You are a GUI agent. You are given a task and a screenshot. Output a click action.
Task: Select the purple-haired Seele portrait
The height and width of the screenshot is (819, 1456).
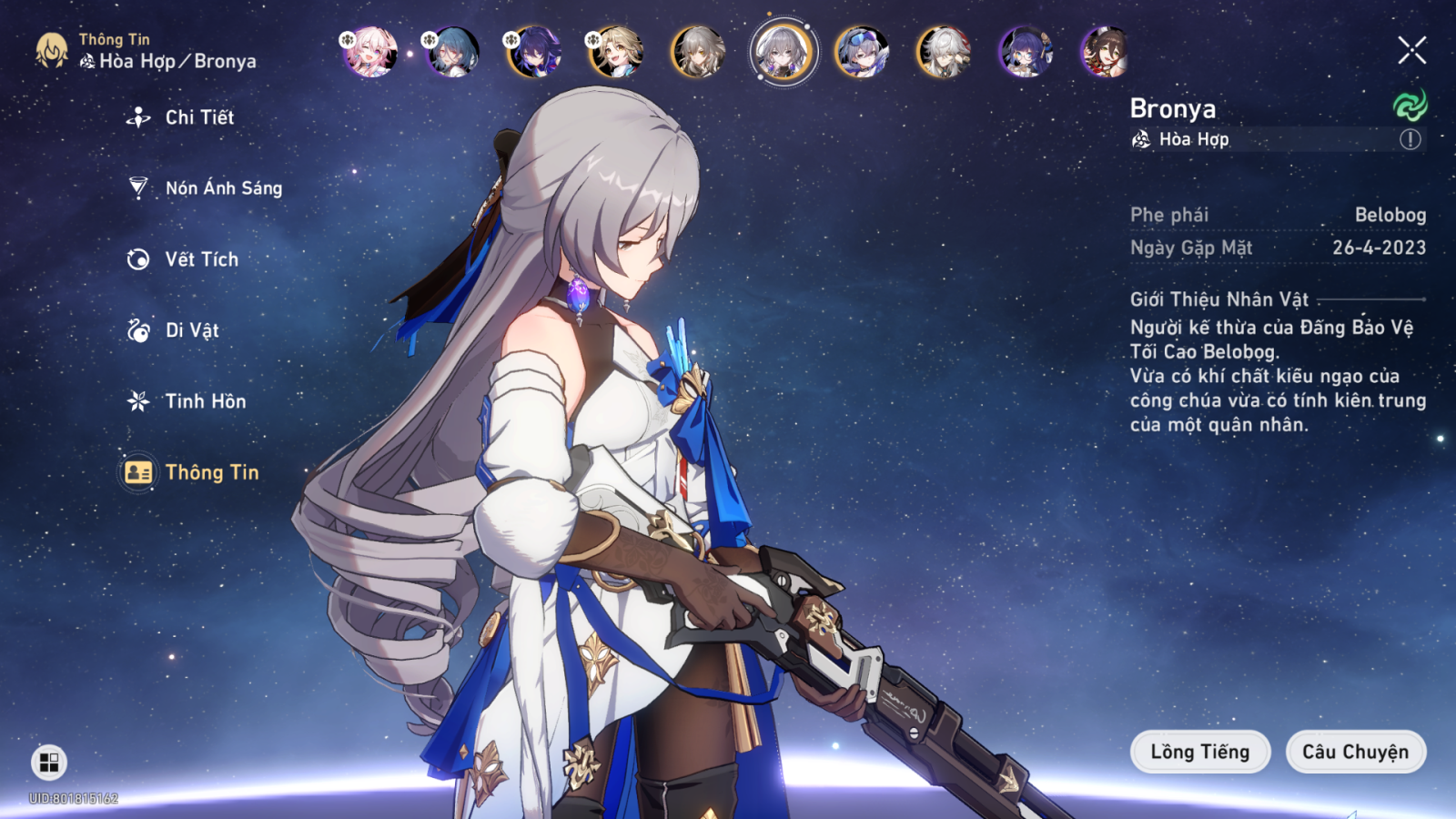(534, 51)
